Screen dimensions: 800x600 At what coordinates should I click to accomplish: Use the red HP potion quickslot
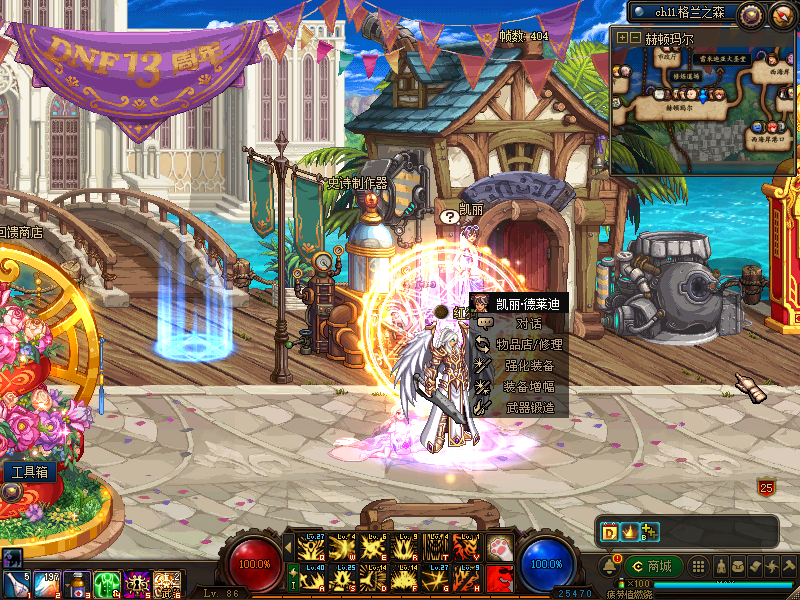click(76, 582)
